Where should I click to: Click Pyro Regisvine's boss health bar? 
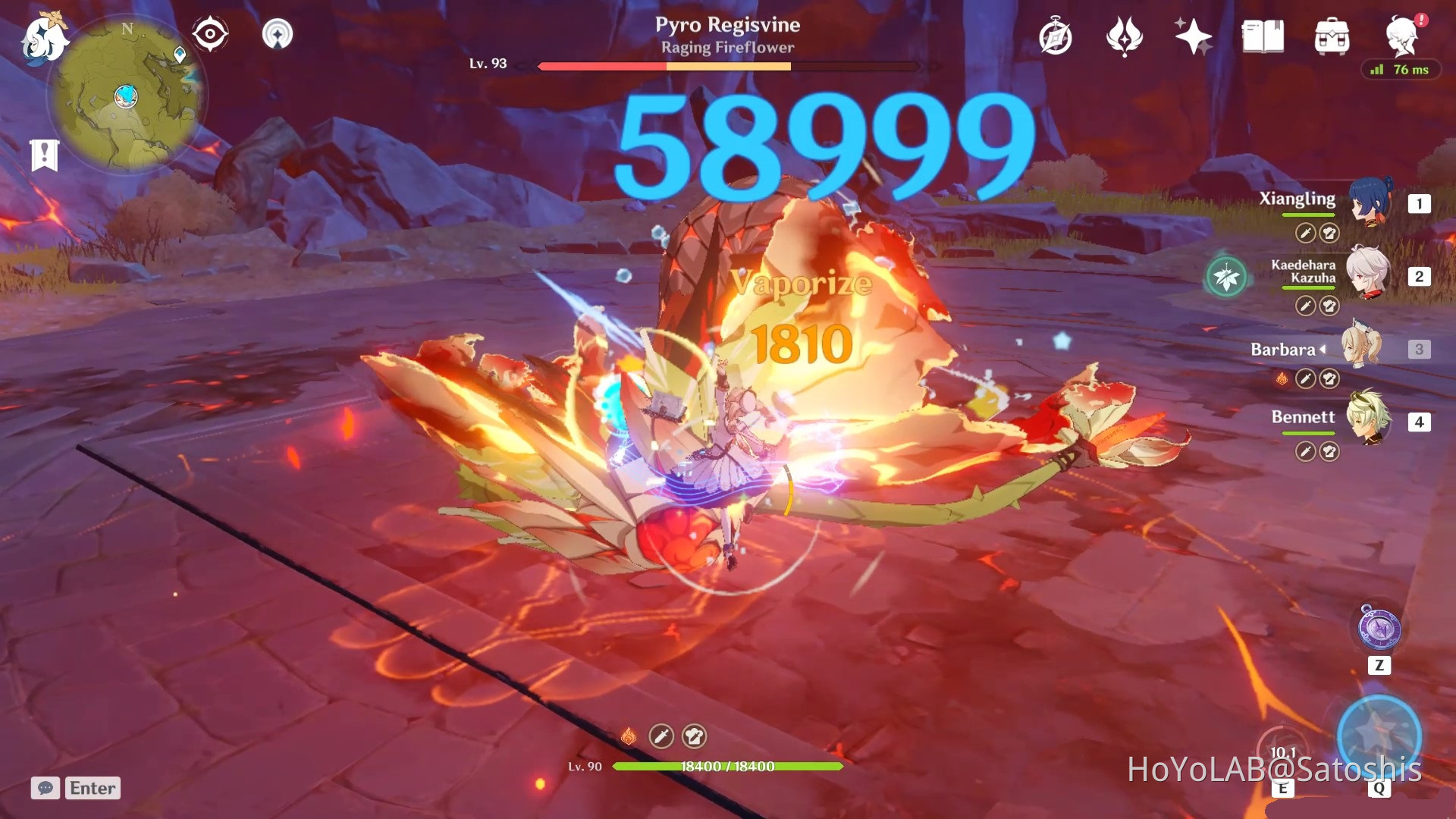click(x=726, y=66)
